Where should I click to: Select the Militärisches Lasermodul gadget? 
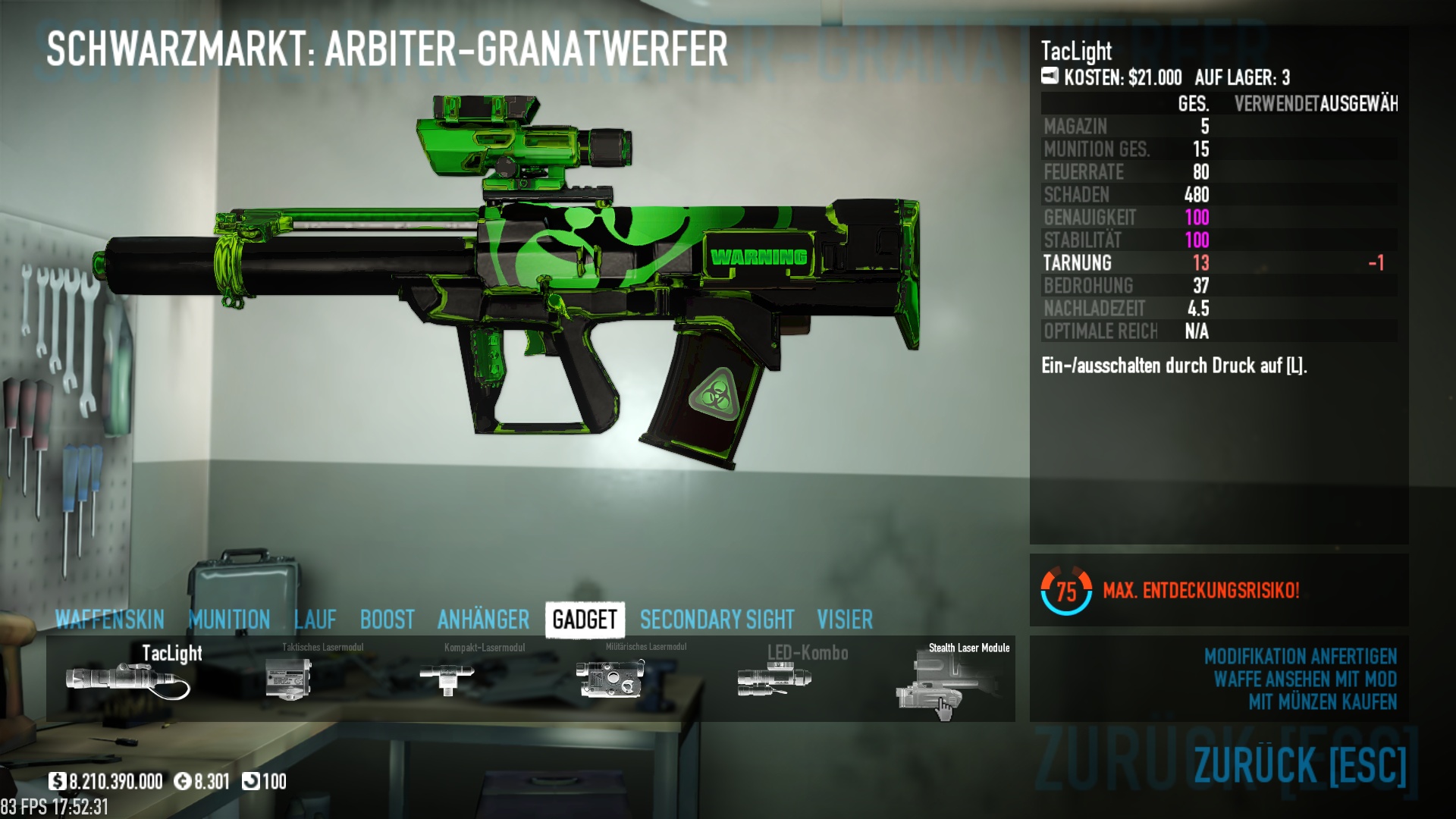(610, 678)
